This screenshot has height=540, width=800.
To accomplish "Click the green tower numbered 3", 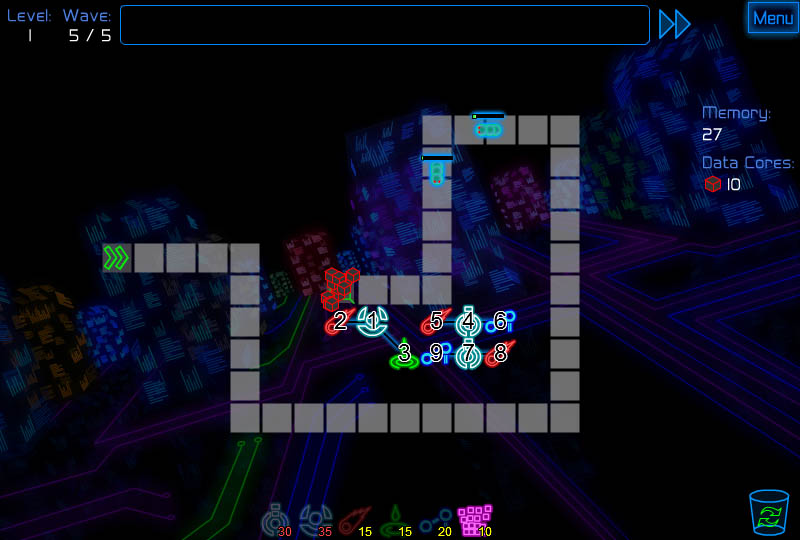I will [x=404, y=354].
